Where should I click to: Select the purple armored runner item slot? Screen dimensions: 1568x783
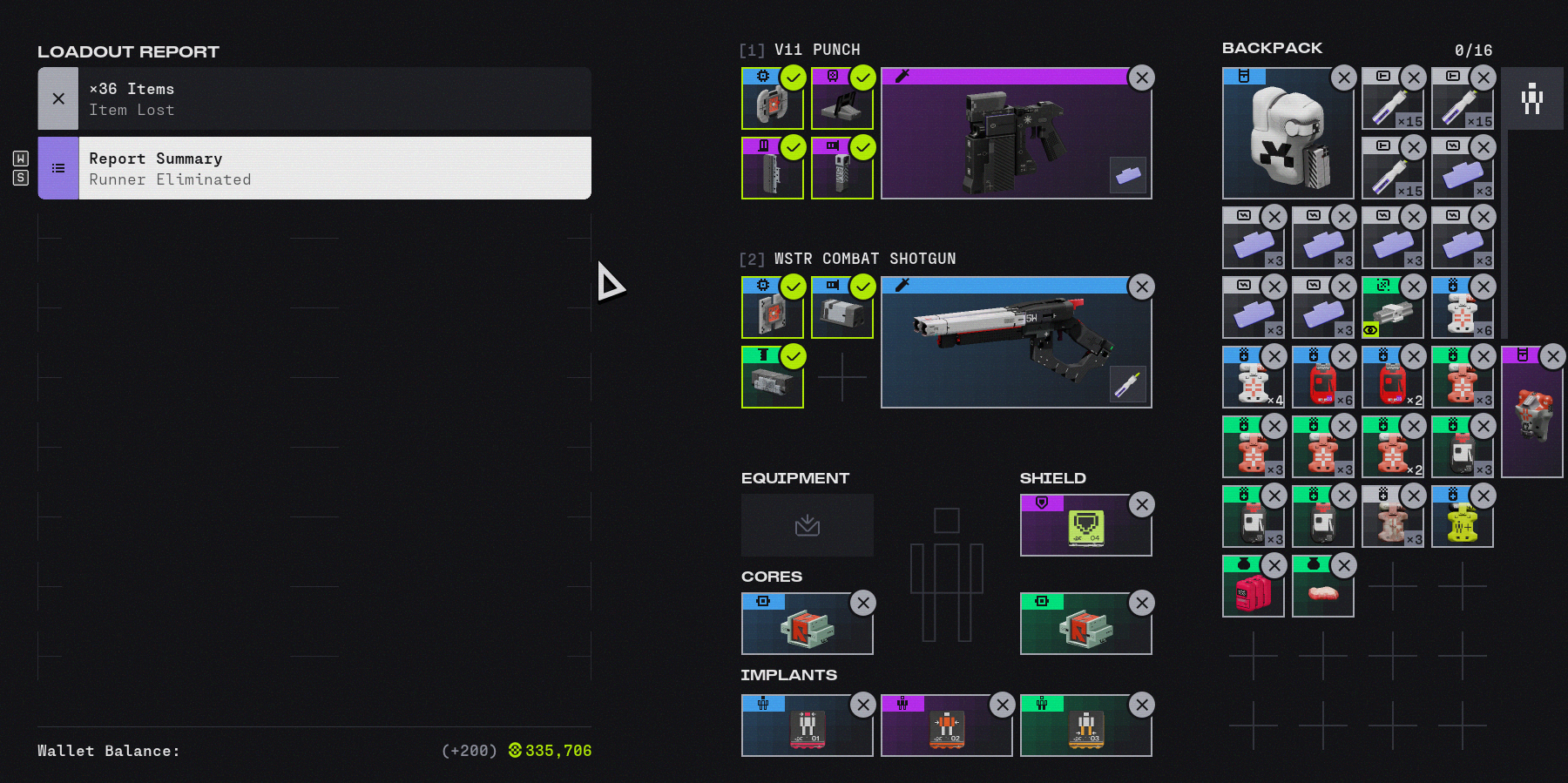click(1531, 412)
